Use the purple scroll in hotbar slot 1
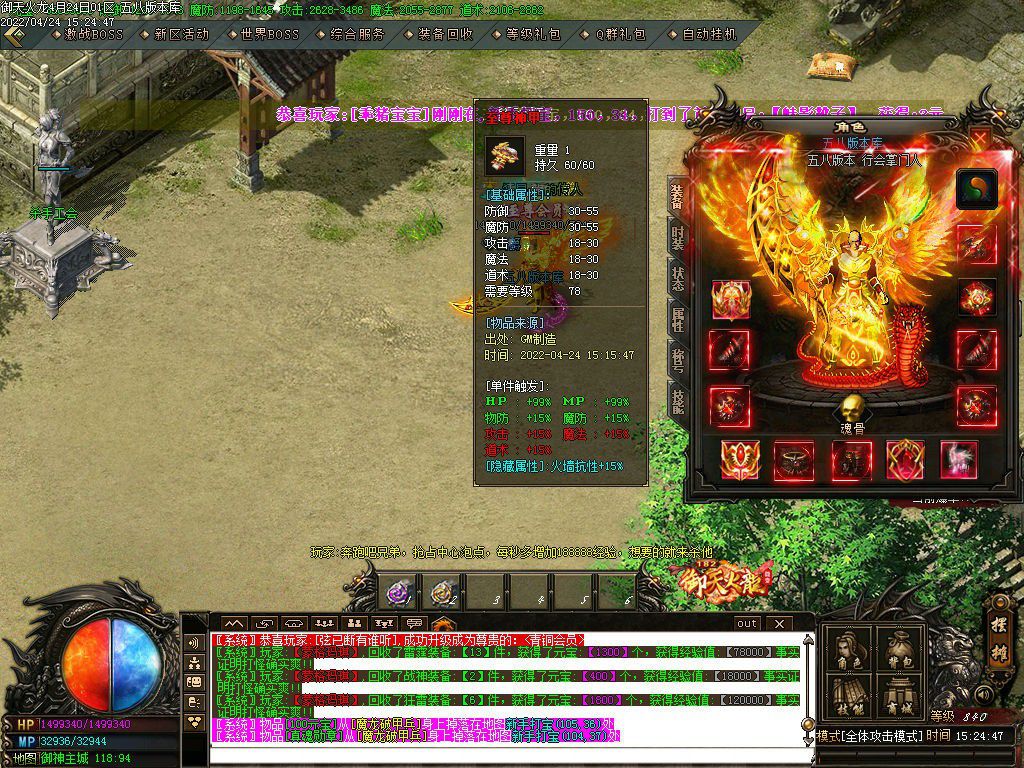The height and width of the screenshot is (768, 1024). click(x=400, y=593)
